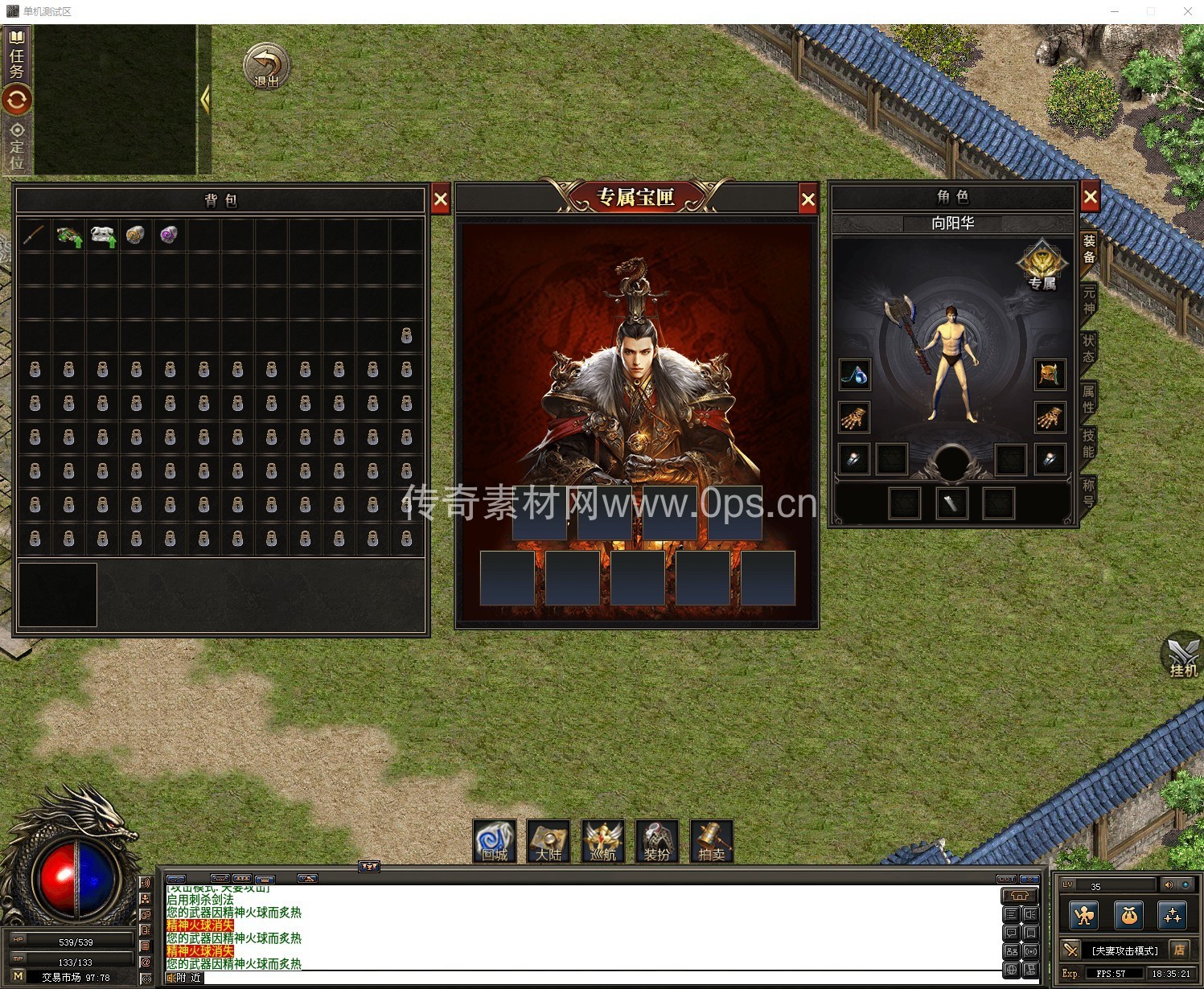Click the 专属 exclusive emblem icon

(x=1042, y=265)
